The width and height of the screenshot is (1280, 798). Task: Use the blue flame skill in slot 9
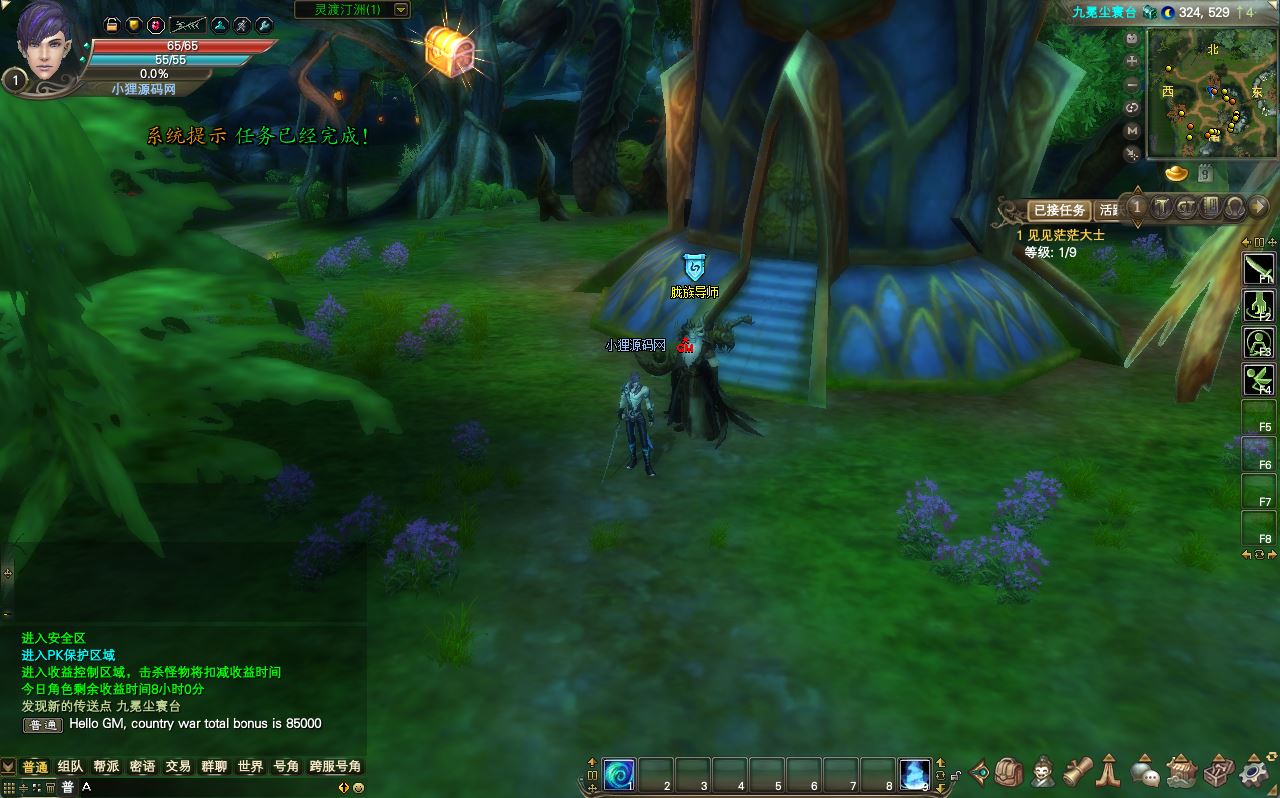pos(915,774)
